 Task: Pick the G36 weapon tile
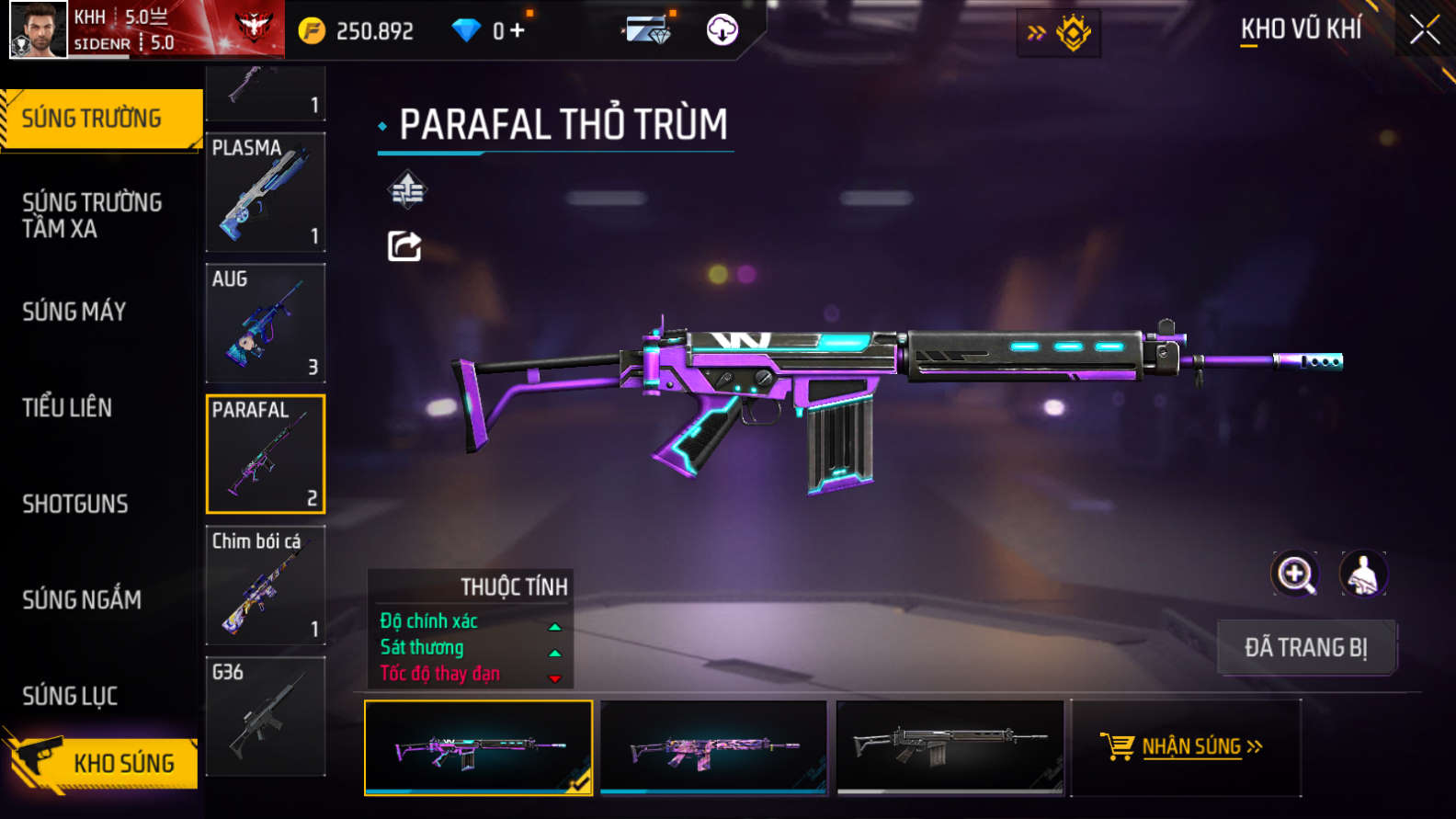click(266, 716)
